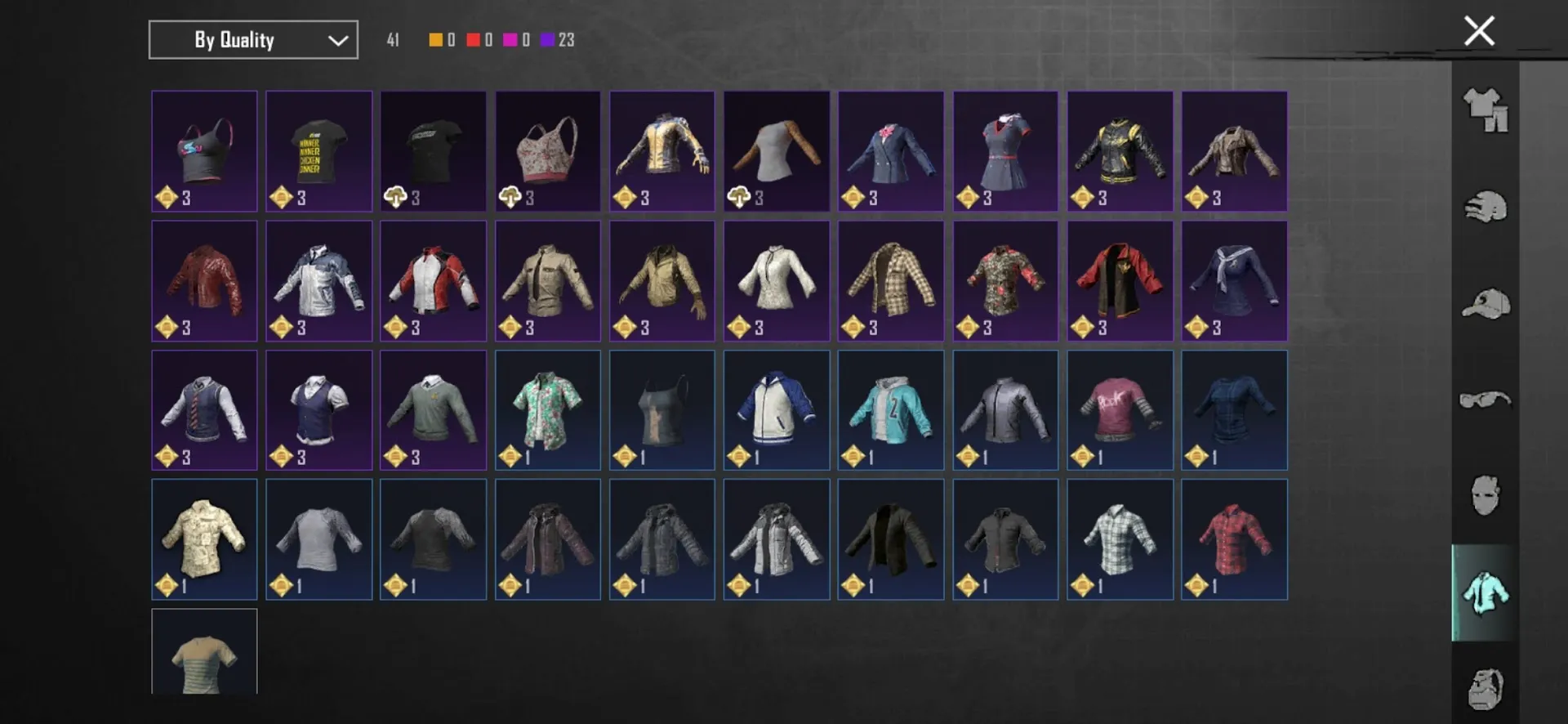Open the hair category in the sidebar
Image resolution: width=1568 pixels, height=724 pixels.
[x=1488, y=206]
